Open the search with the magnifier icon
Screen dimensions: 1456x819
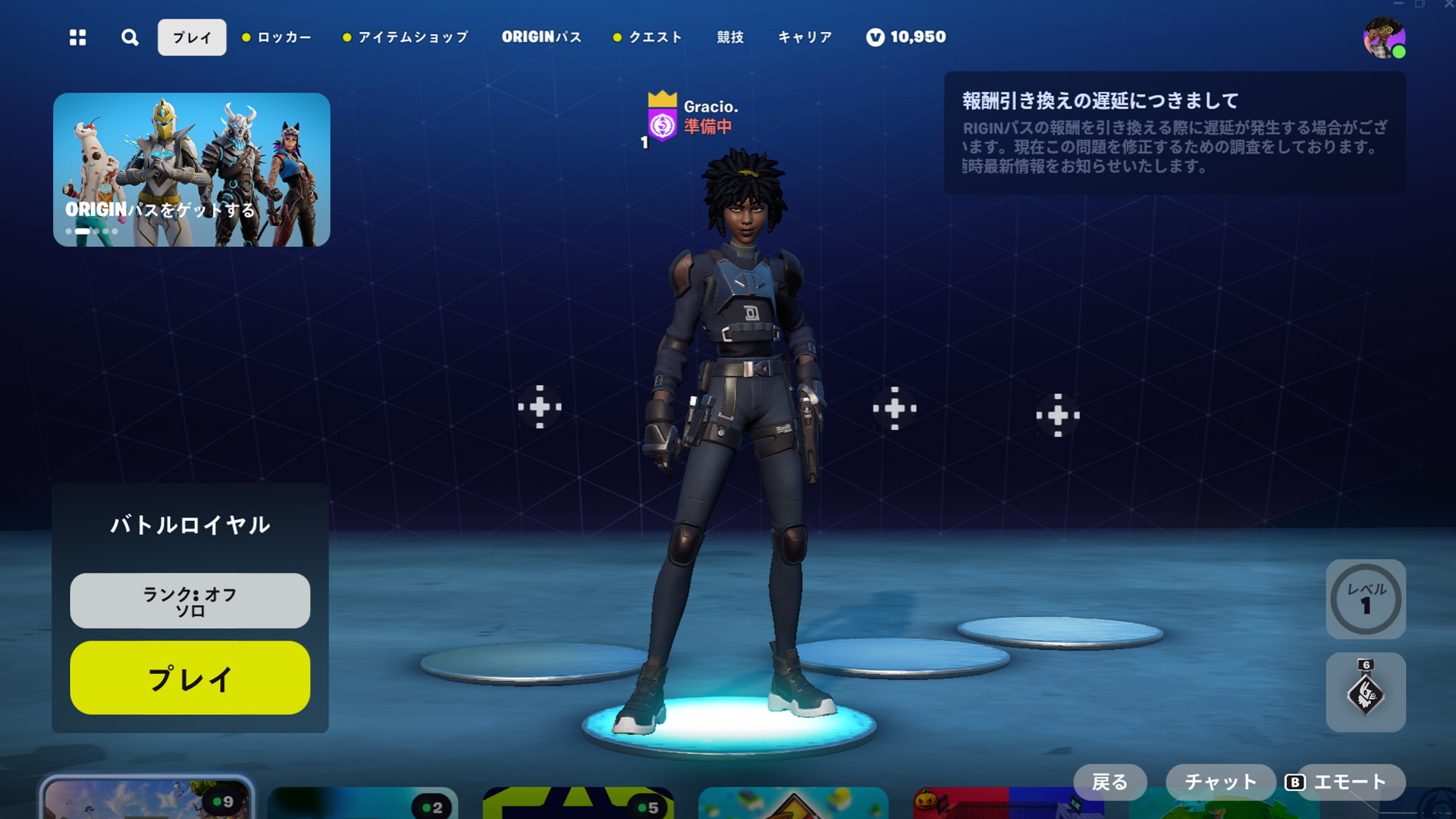[130, 36]
